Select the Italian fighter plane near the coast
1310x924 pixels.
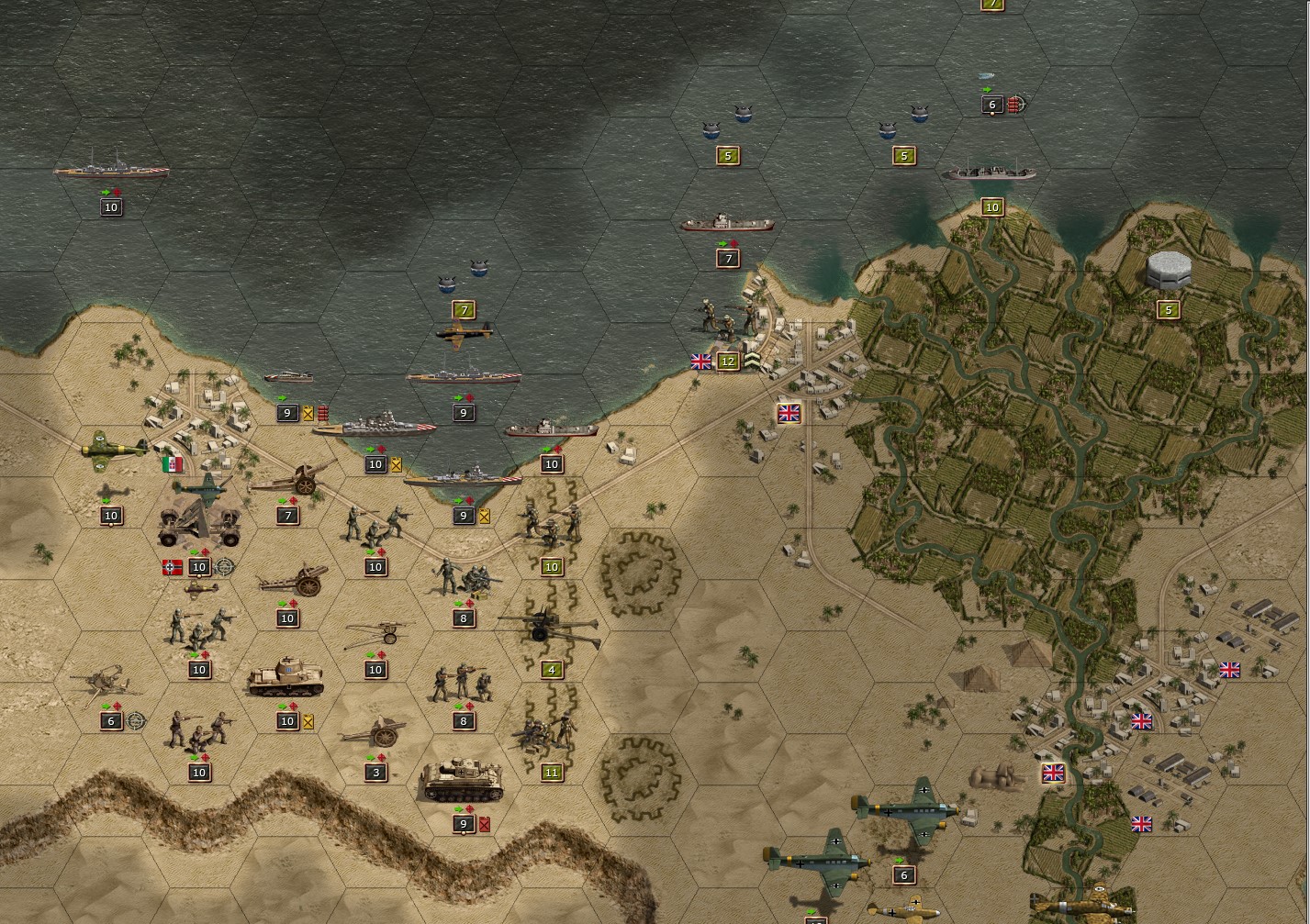[112, 449]
